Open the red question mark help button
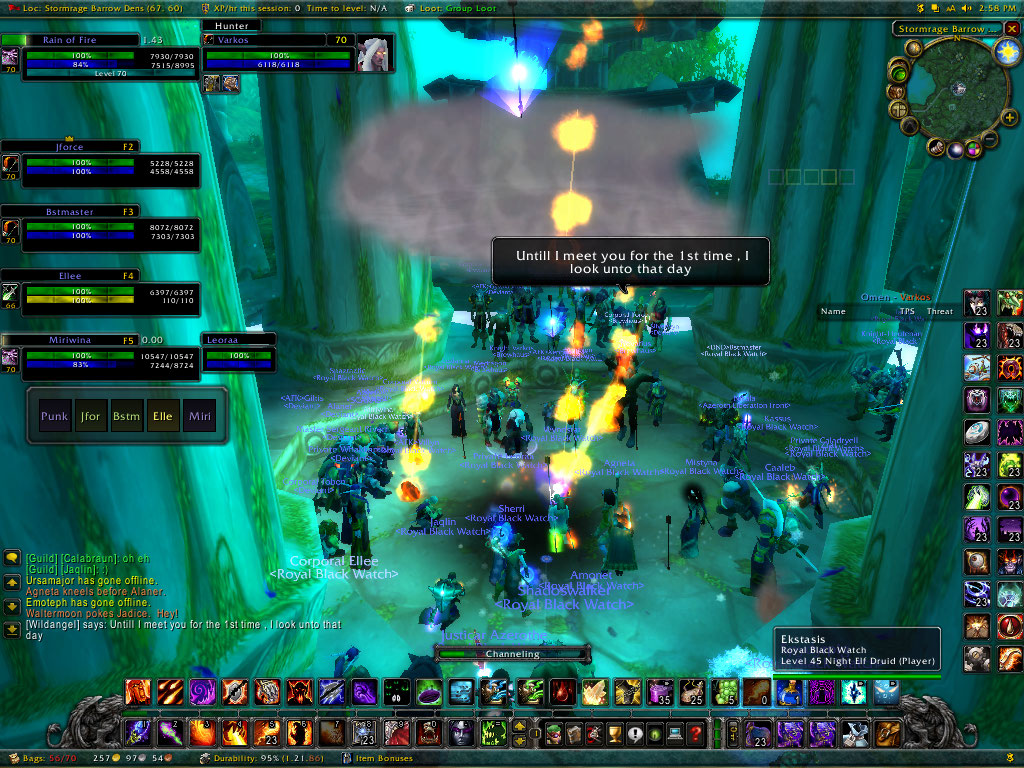 (x=696, y=734)
